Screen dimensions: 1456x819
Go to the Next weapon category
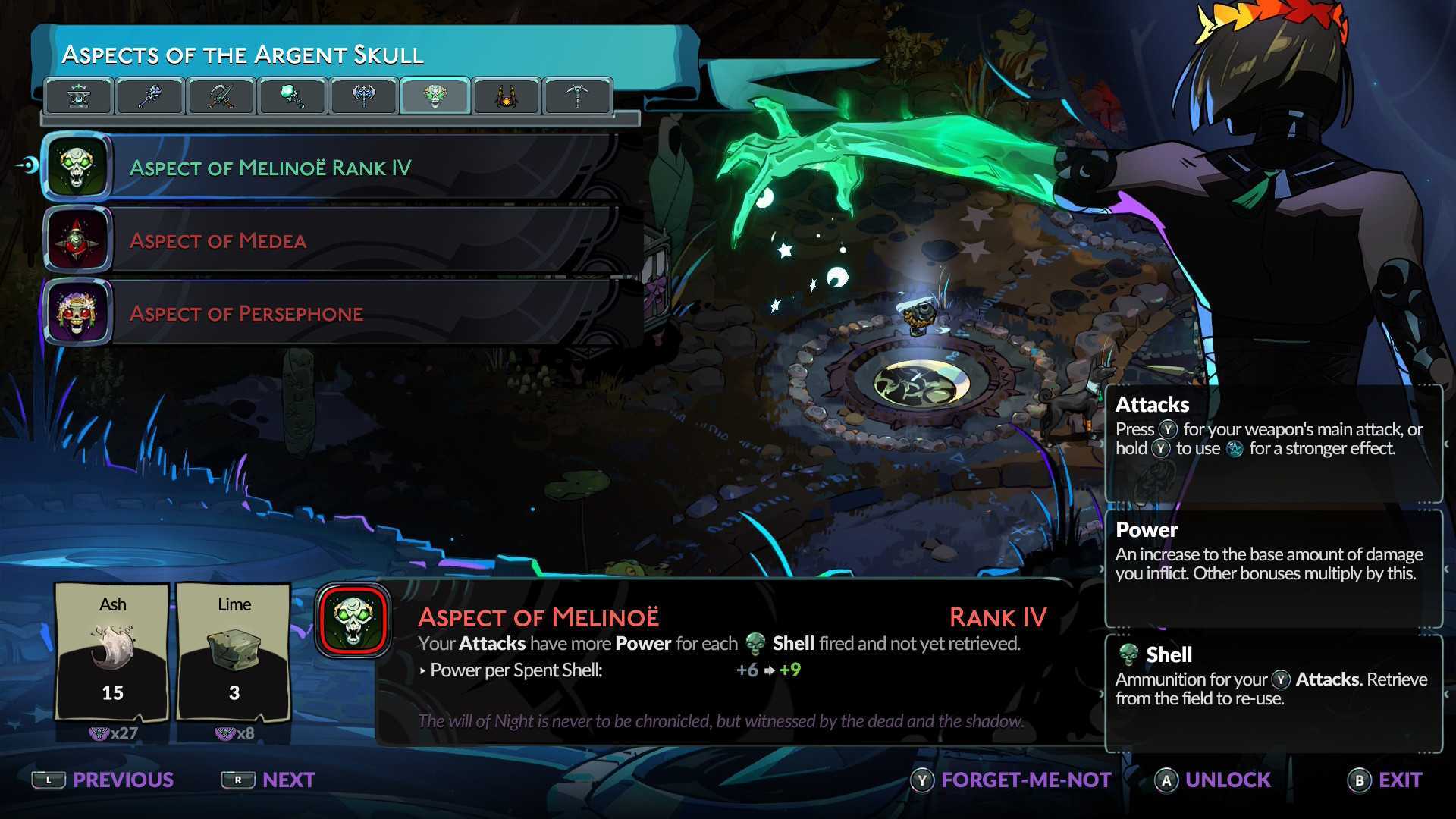(x=269, y=780)
